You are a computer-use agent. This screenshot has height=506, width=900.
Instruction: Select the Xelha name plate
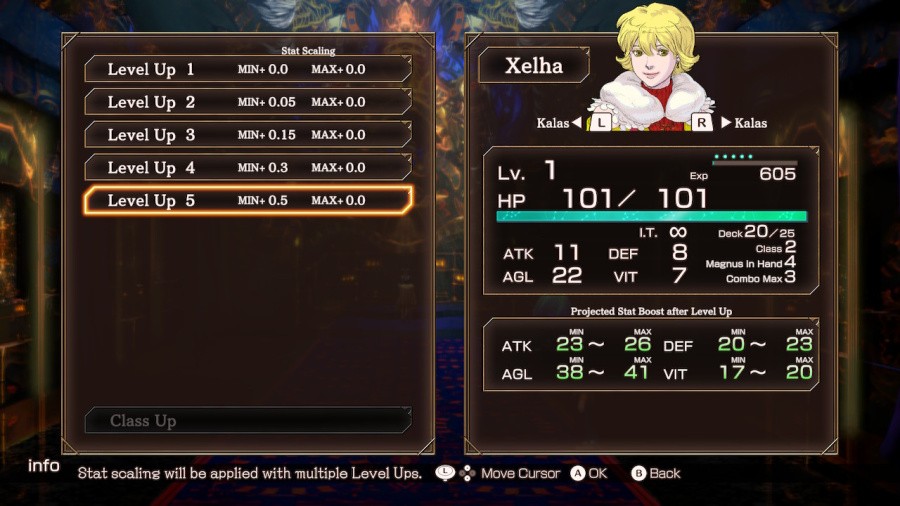[x=534, y=67]
